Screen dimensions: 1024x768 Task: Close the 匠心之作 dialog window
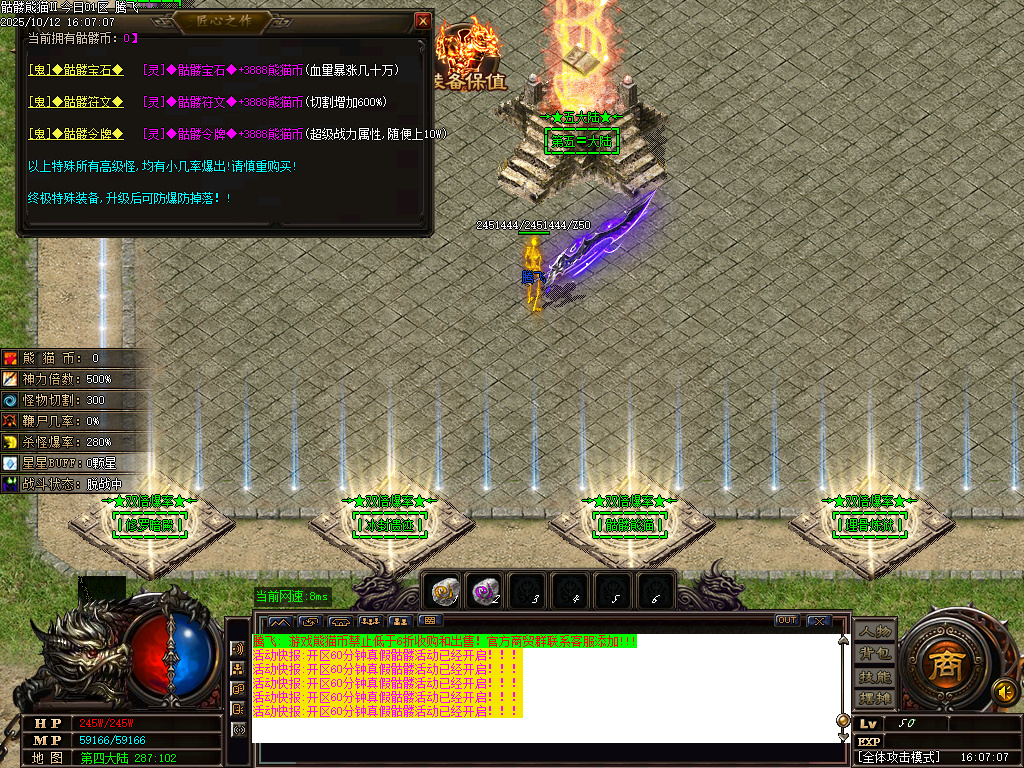click(423, 20)
